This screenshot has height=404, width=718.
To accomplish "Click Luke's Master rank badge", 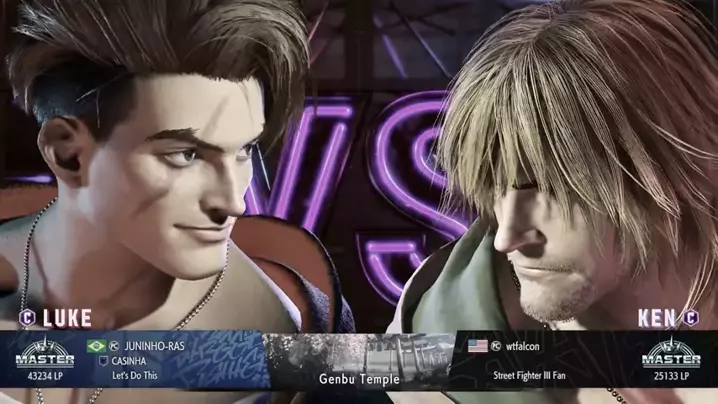I will 45,354.
